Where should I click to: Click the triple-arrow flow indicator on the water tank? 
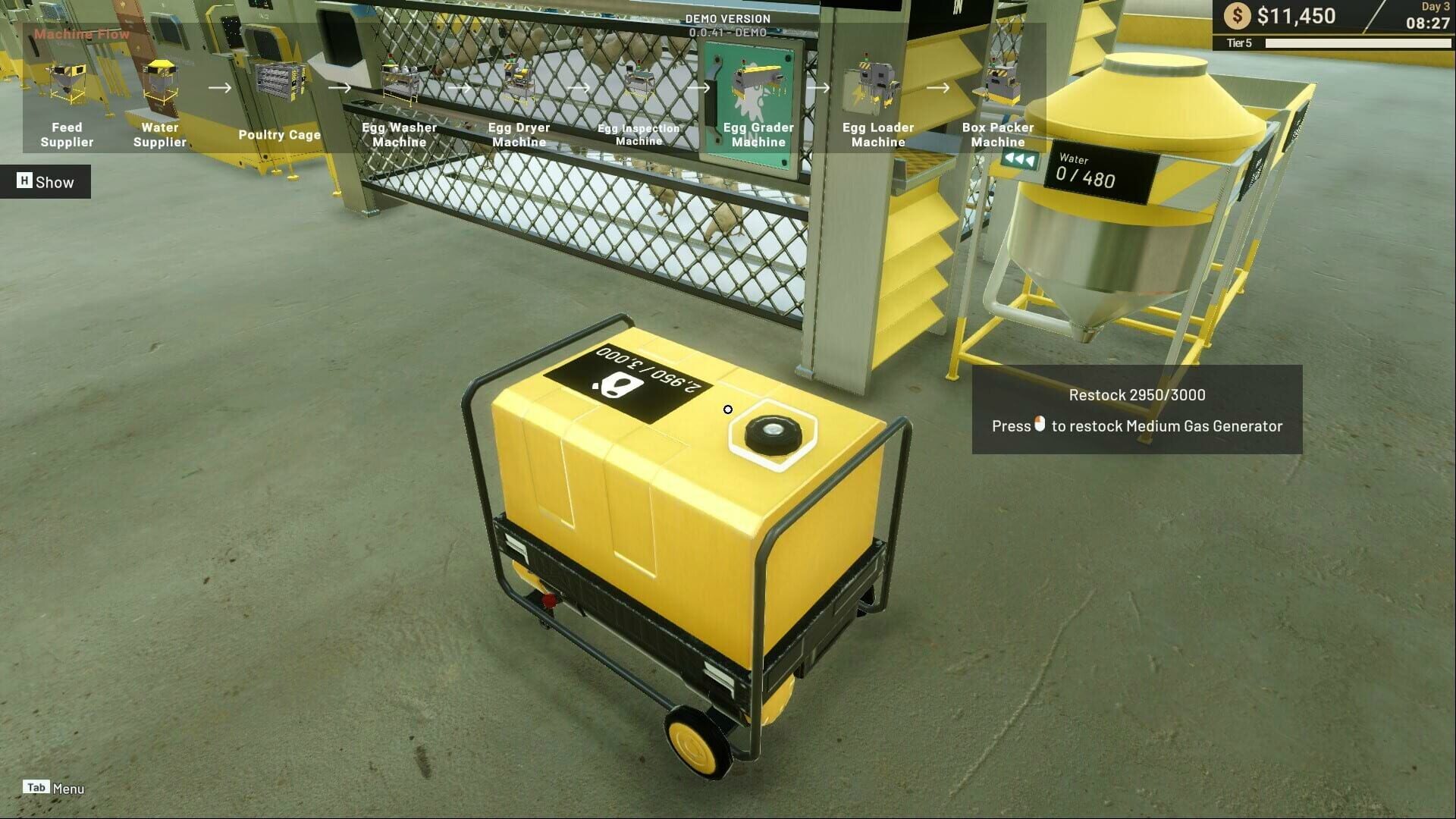(1019, 160)
